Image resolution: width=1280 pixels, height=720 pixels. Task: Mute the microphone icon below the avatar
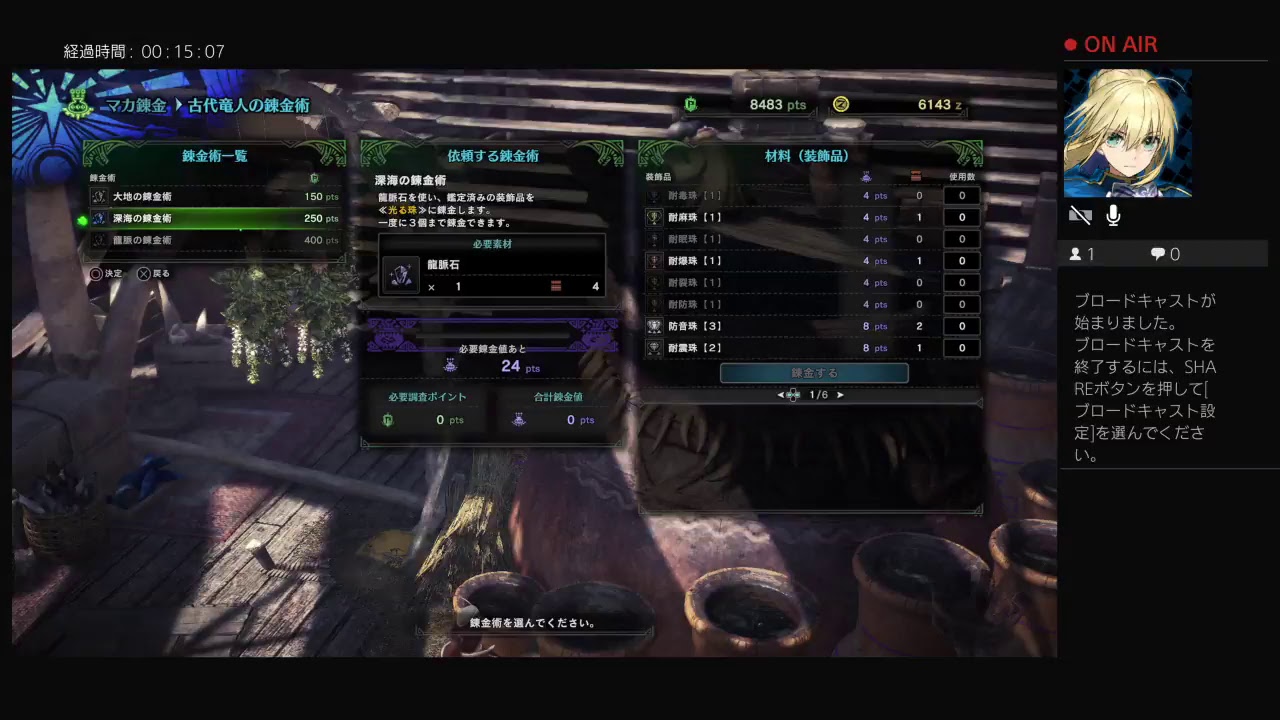tap(1113, 214)
